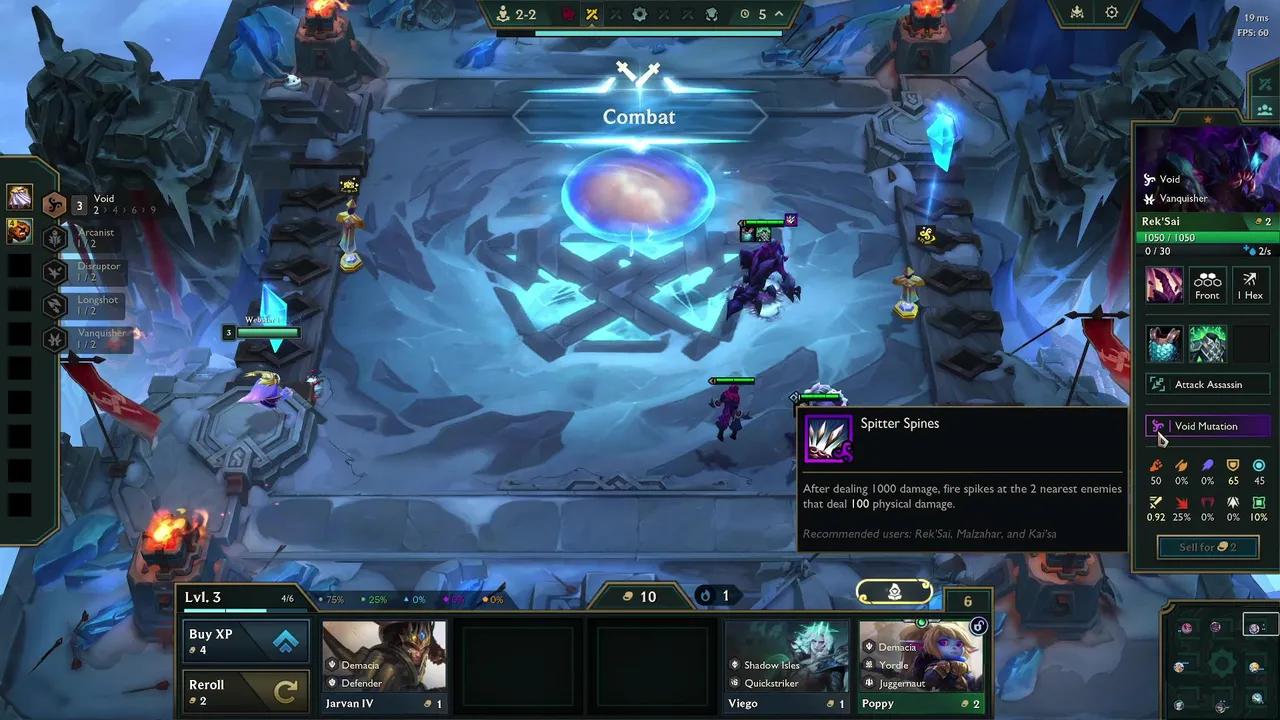
Task: Open the settings gear menu
Action: click(x=1111, y=13)
